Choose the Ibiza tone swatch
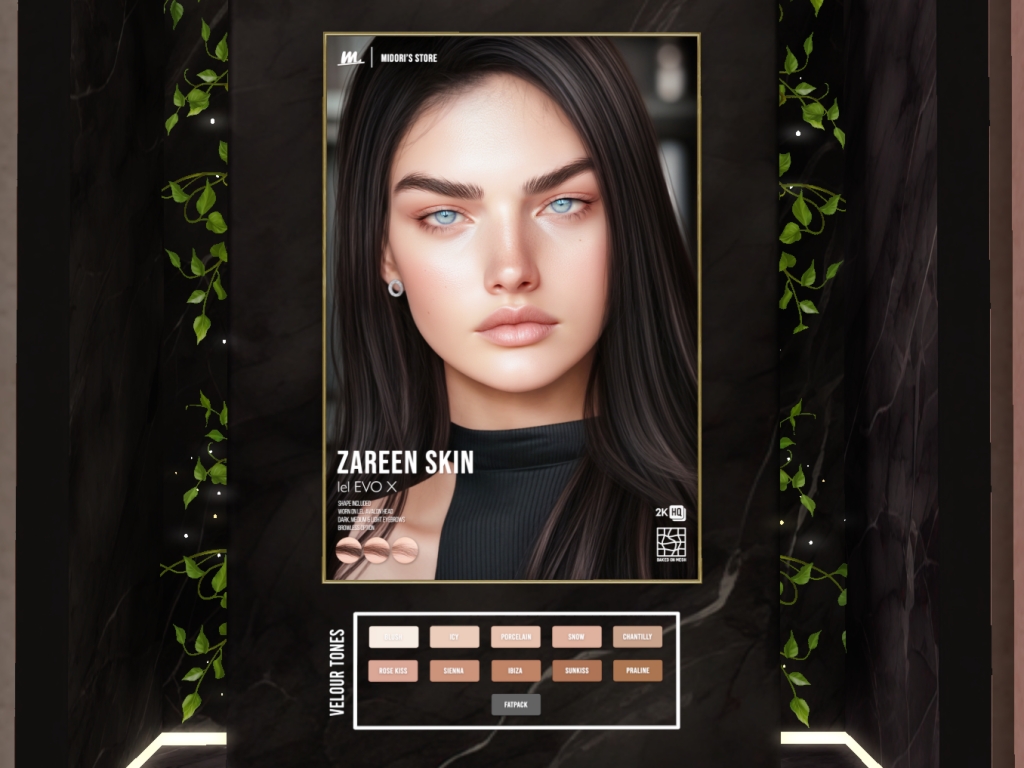Screen dimensions: 1024x768 (516, 671)
